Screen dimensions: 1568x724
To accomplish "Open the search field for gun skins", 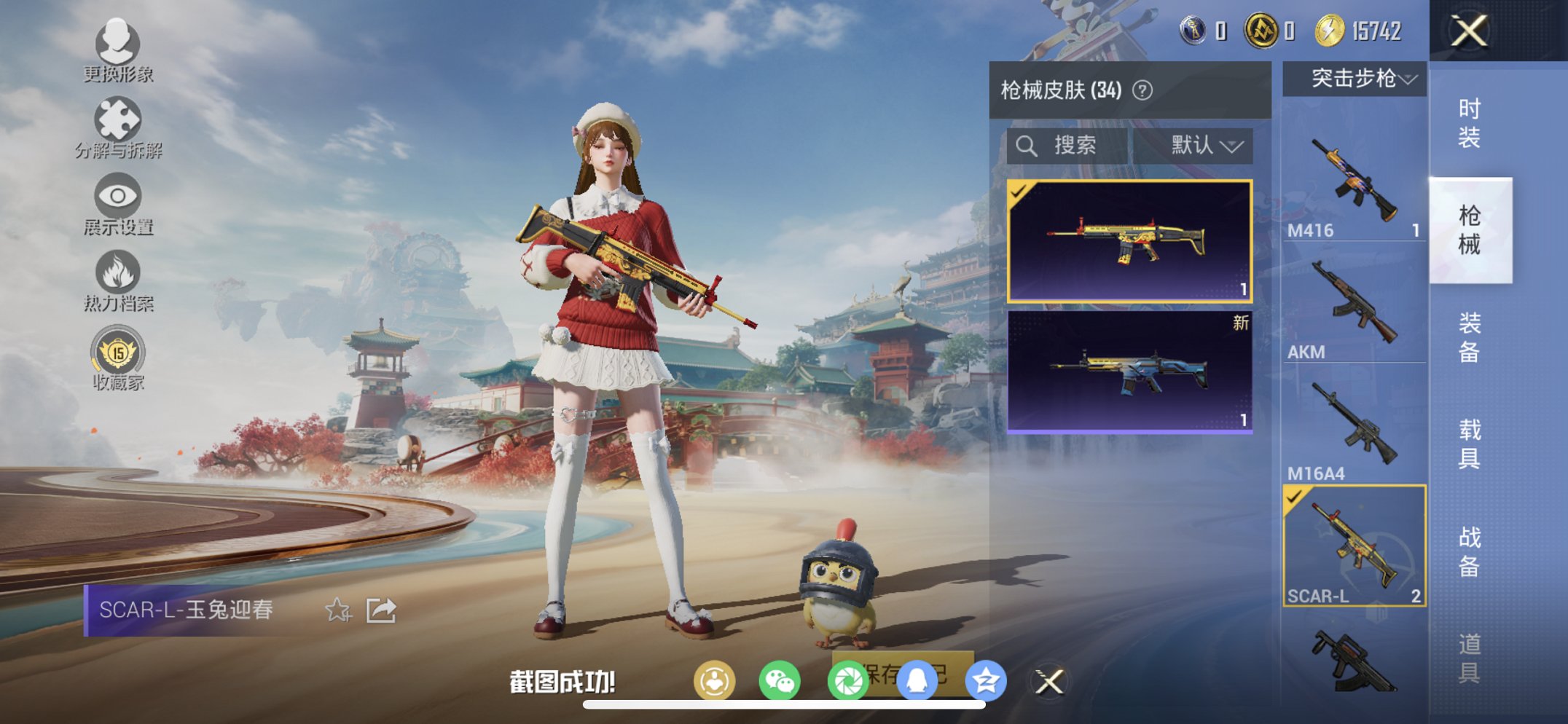I will [x=1067, y=145].
